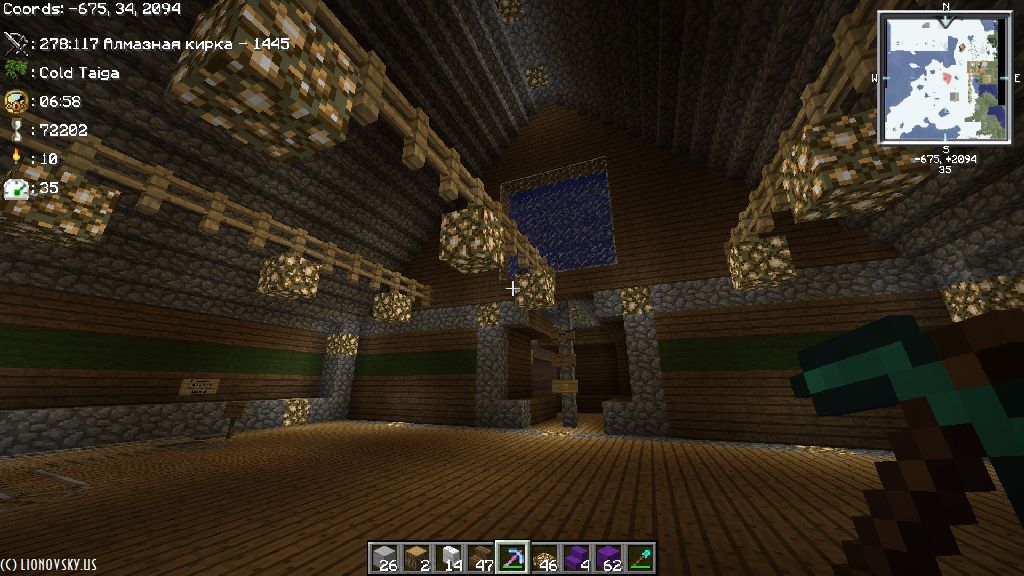This screenshot has height=576, width=1024.
Task: Select the diamond shovel slot
Action: [x=639, y=557]
